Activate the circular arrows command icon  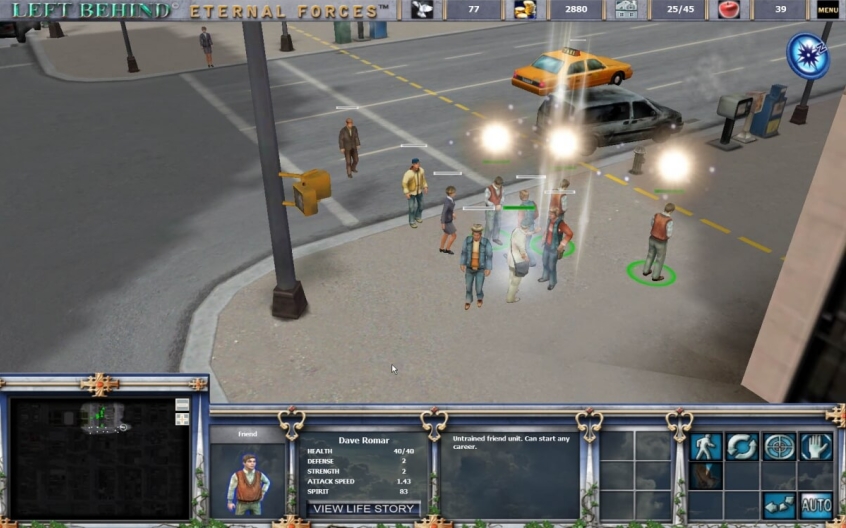point(742,446)
